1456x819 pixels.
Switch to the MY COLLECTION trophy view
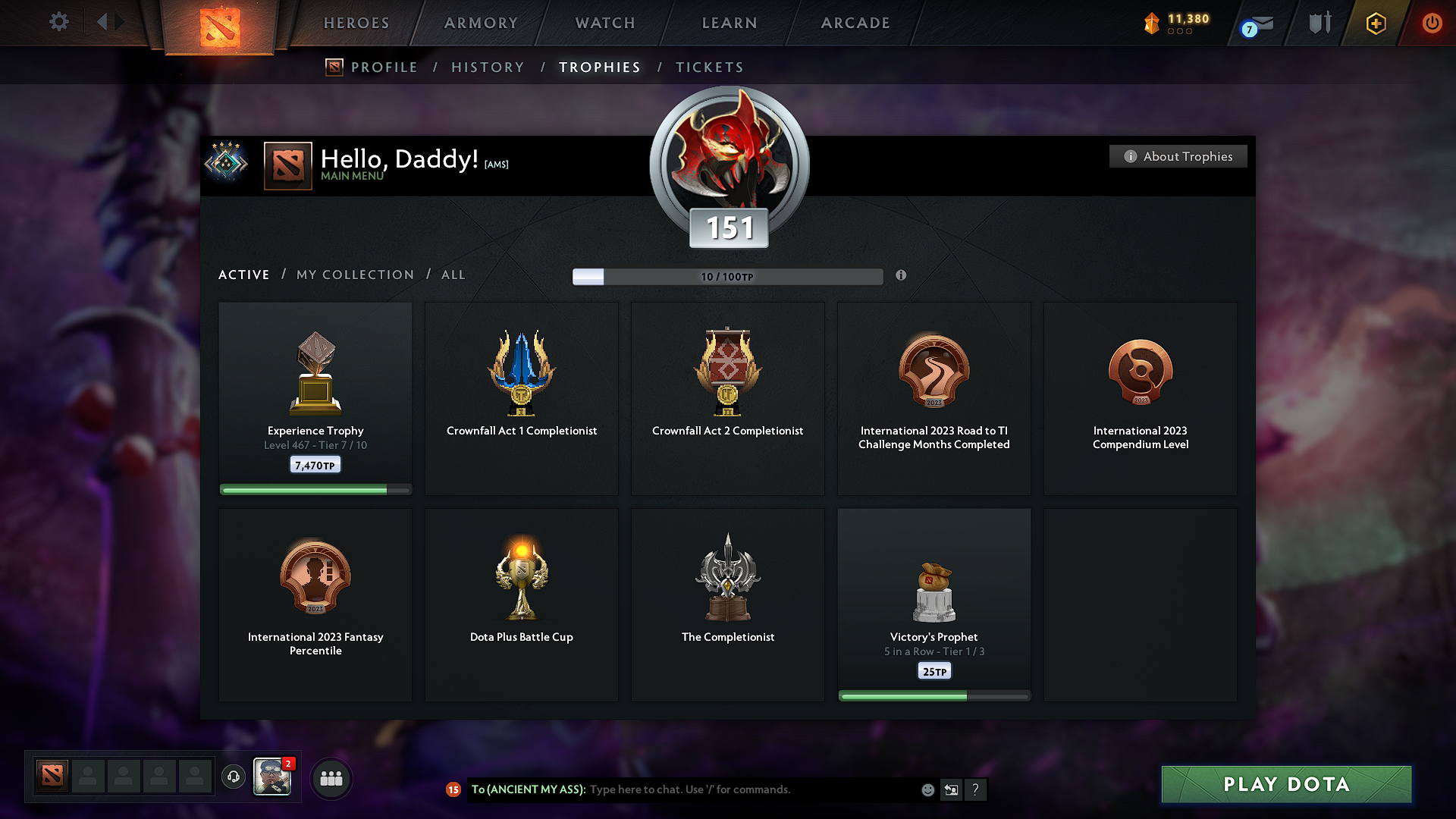click(354, 275)
